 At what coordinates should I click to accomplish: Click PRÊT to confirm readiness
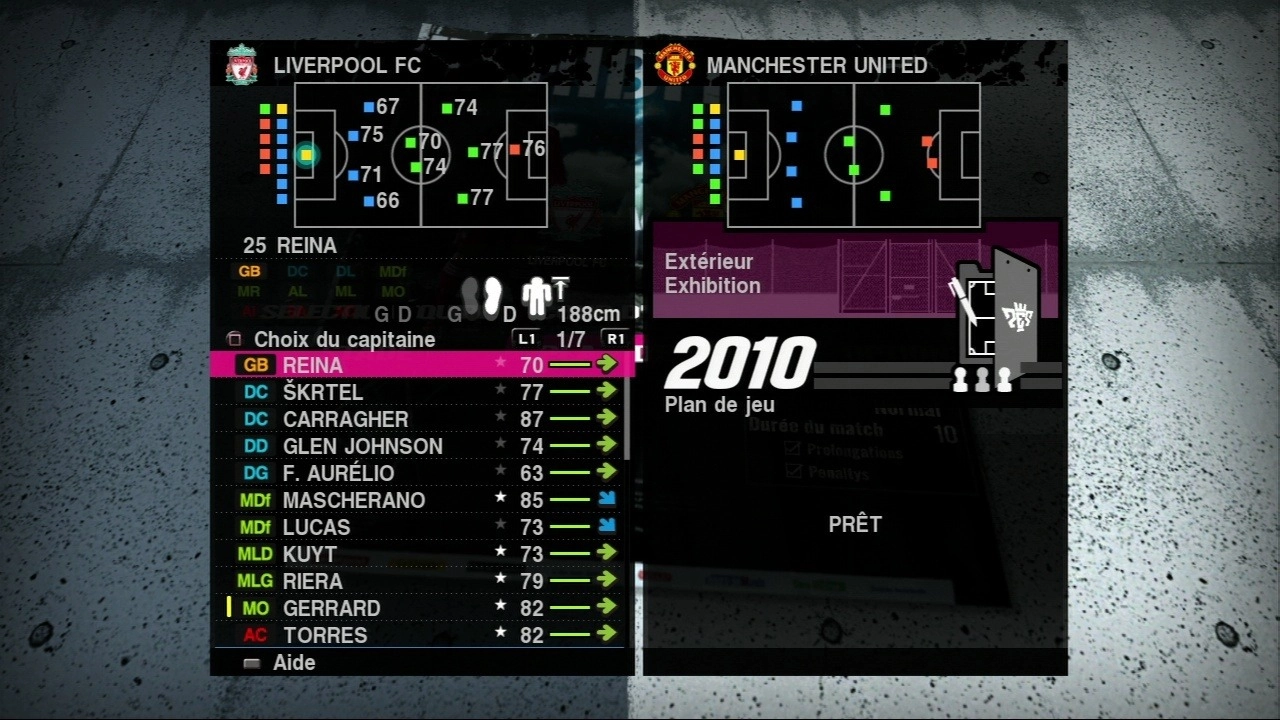coord(855,524)
